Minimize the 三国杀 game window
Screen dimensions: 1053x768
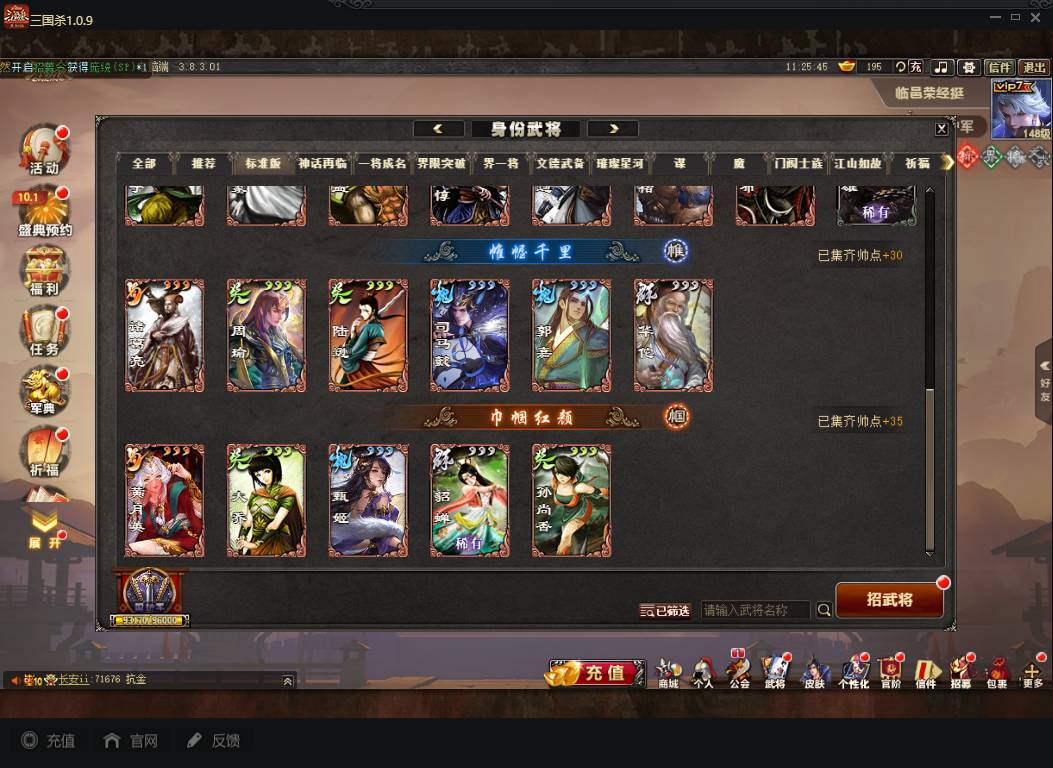(994, 17)
